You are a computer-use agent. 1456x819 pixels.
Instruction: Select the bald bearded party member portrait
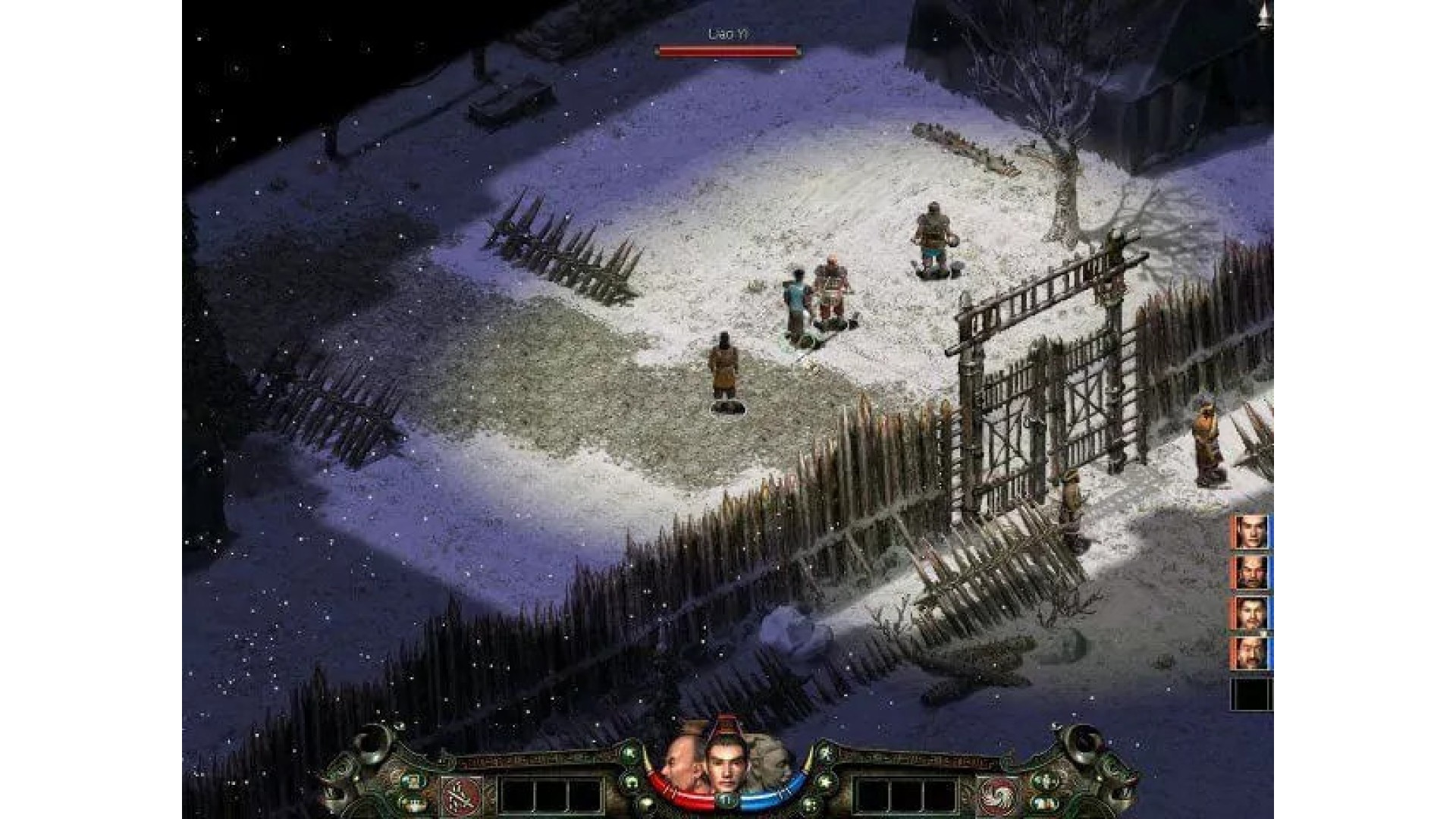click(1247, 572)
